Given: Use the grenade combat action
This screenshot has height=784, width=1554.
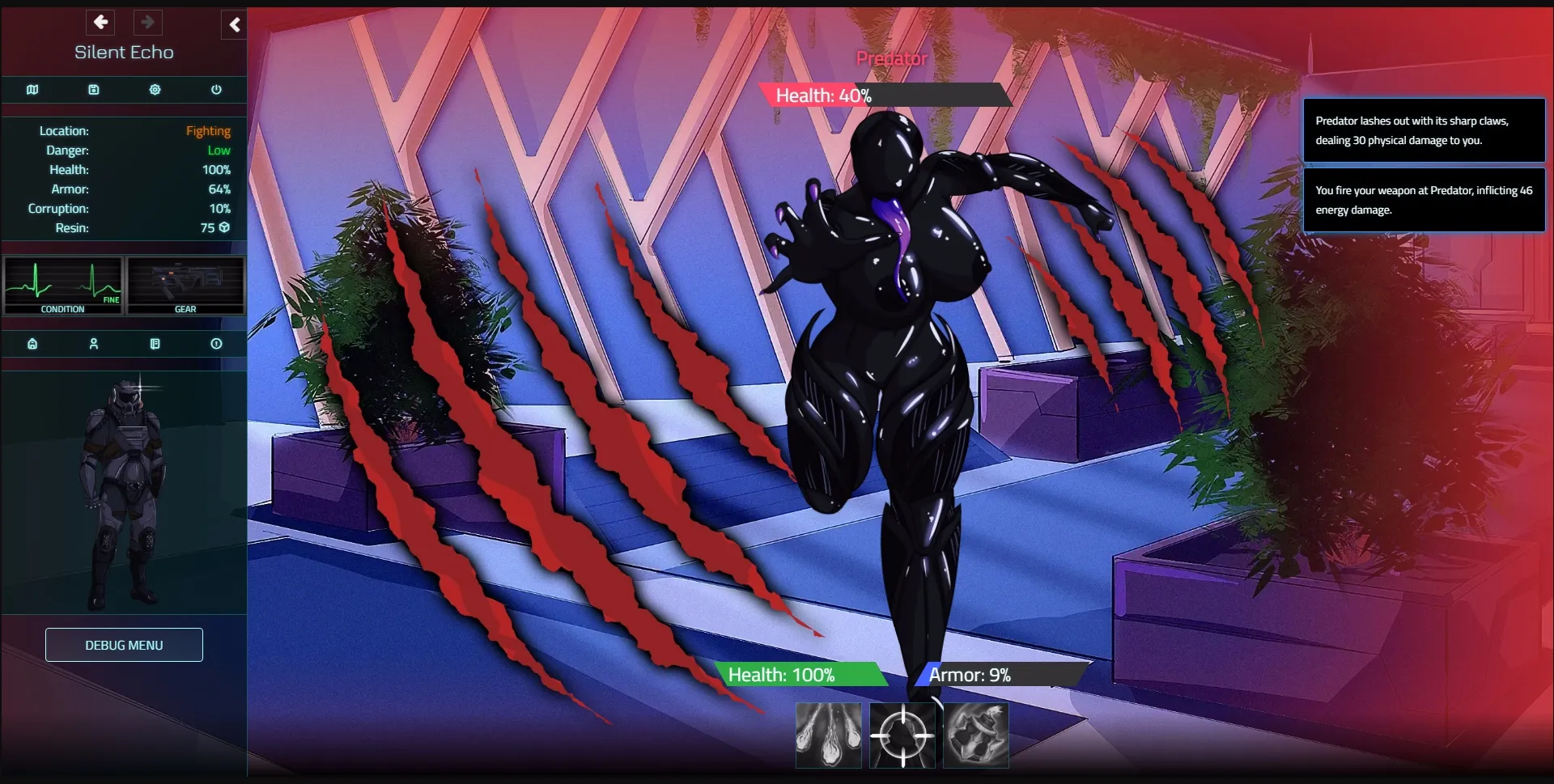Looking at the screenshot, I should click(976, 735).
